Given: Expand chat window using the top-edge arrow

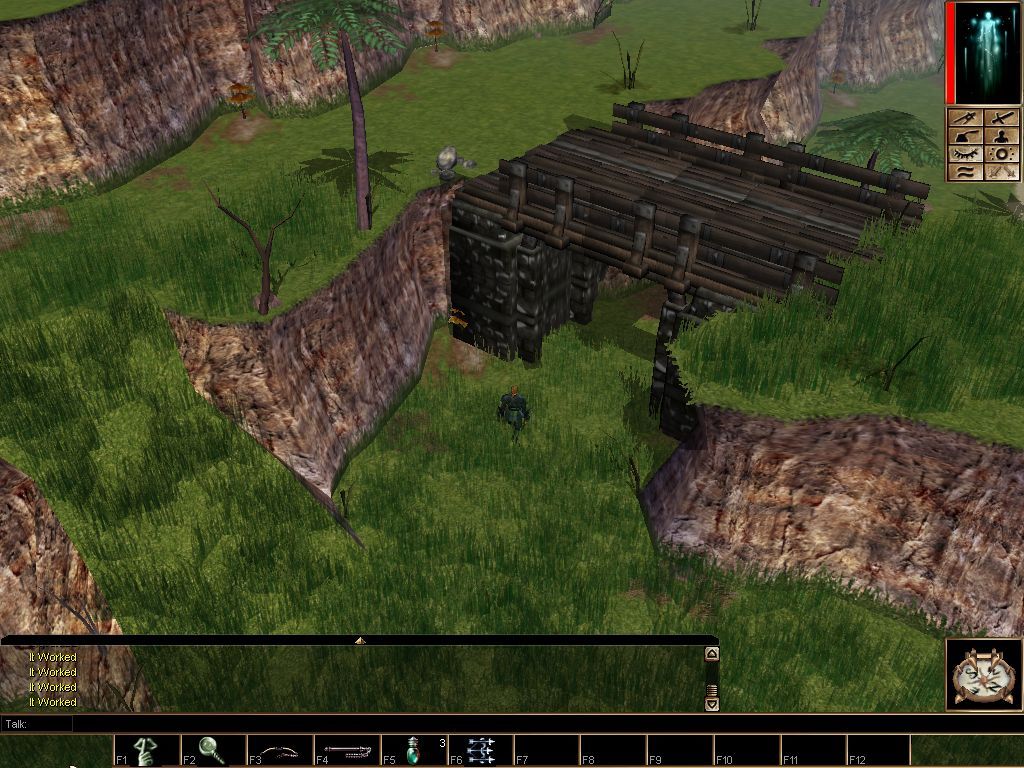Looking at the screenshot, I should pos(360,640).
